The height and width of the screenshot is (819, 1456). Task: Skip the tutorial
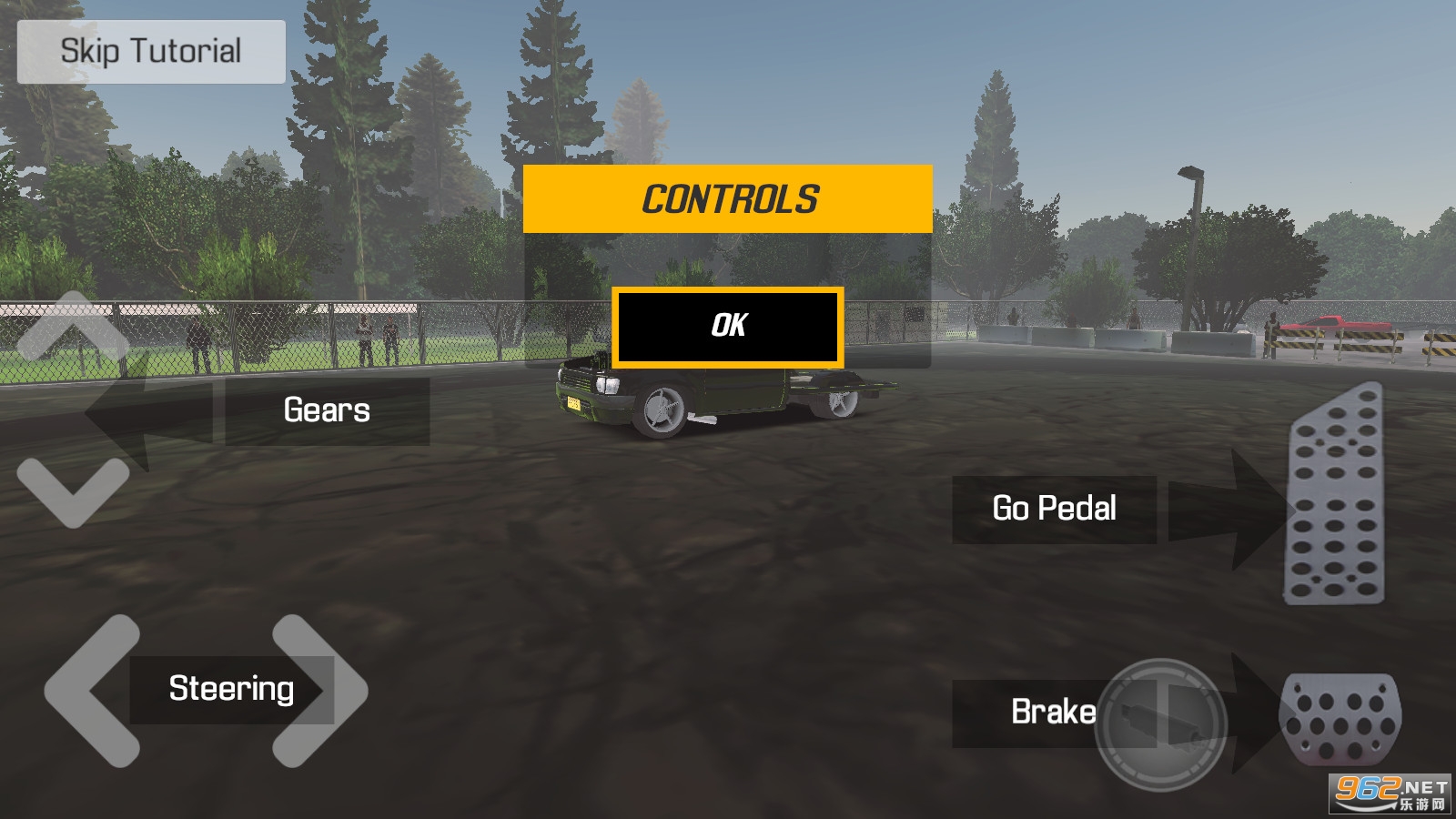point(151,52)
